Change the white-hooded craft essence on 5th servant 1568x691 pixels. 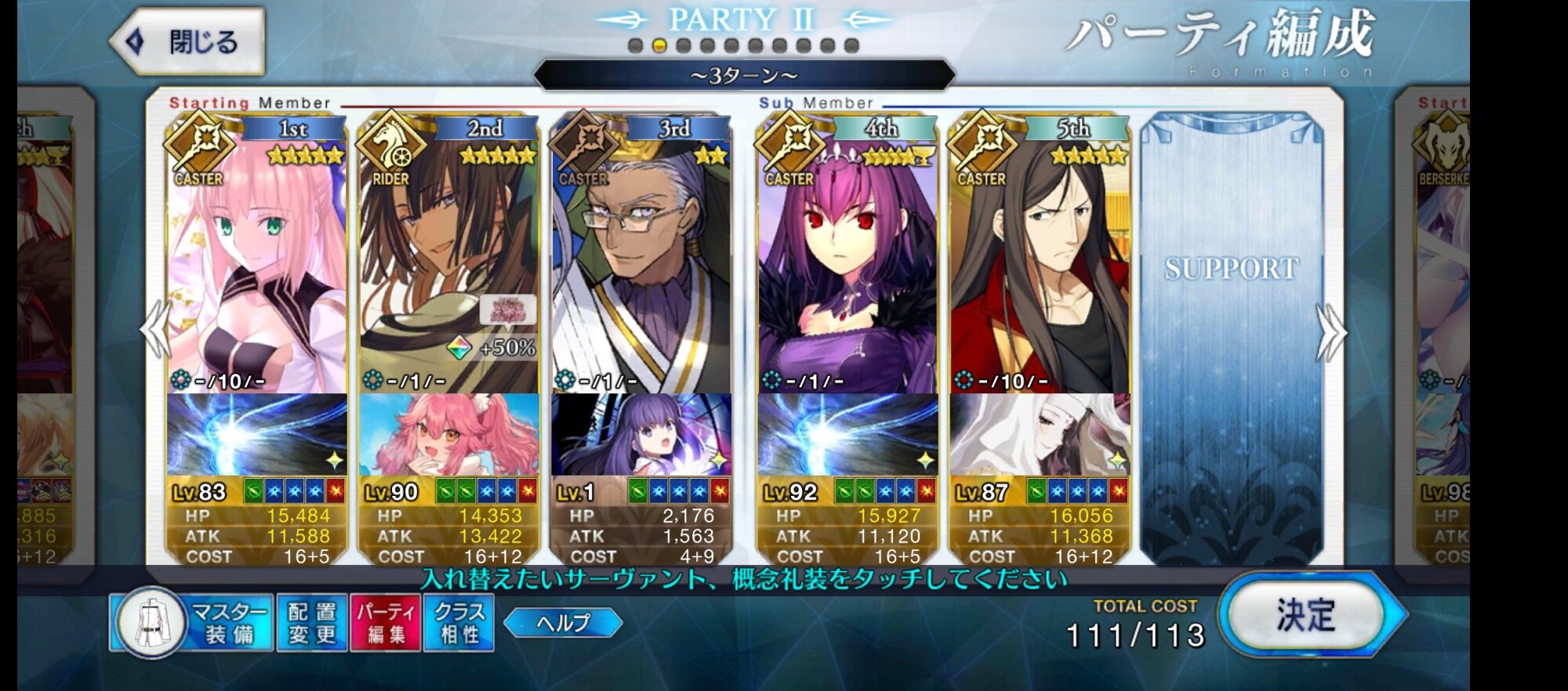pos(1040,435)
